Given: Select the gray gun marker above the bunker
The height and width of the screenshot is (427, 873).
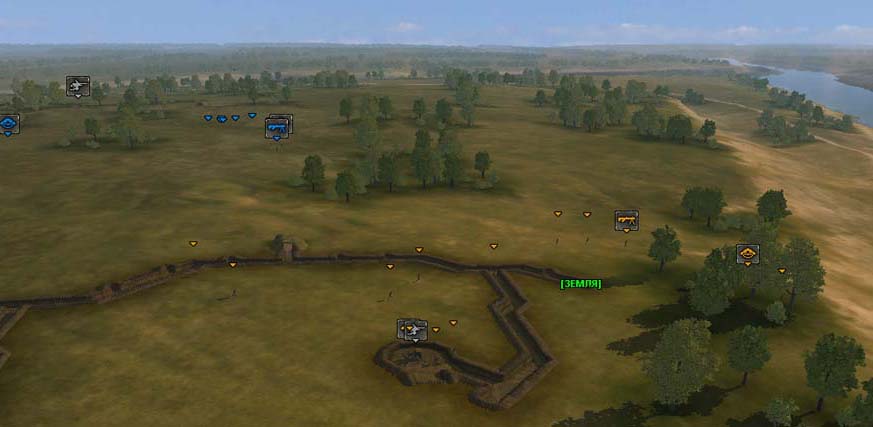Looking at the screenshot, I should 412,329.
